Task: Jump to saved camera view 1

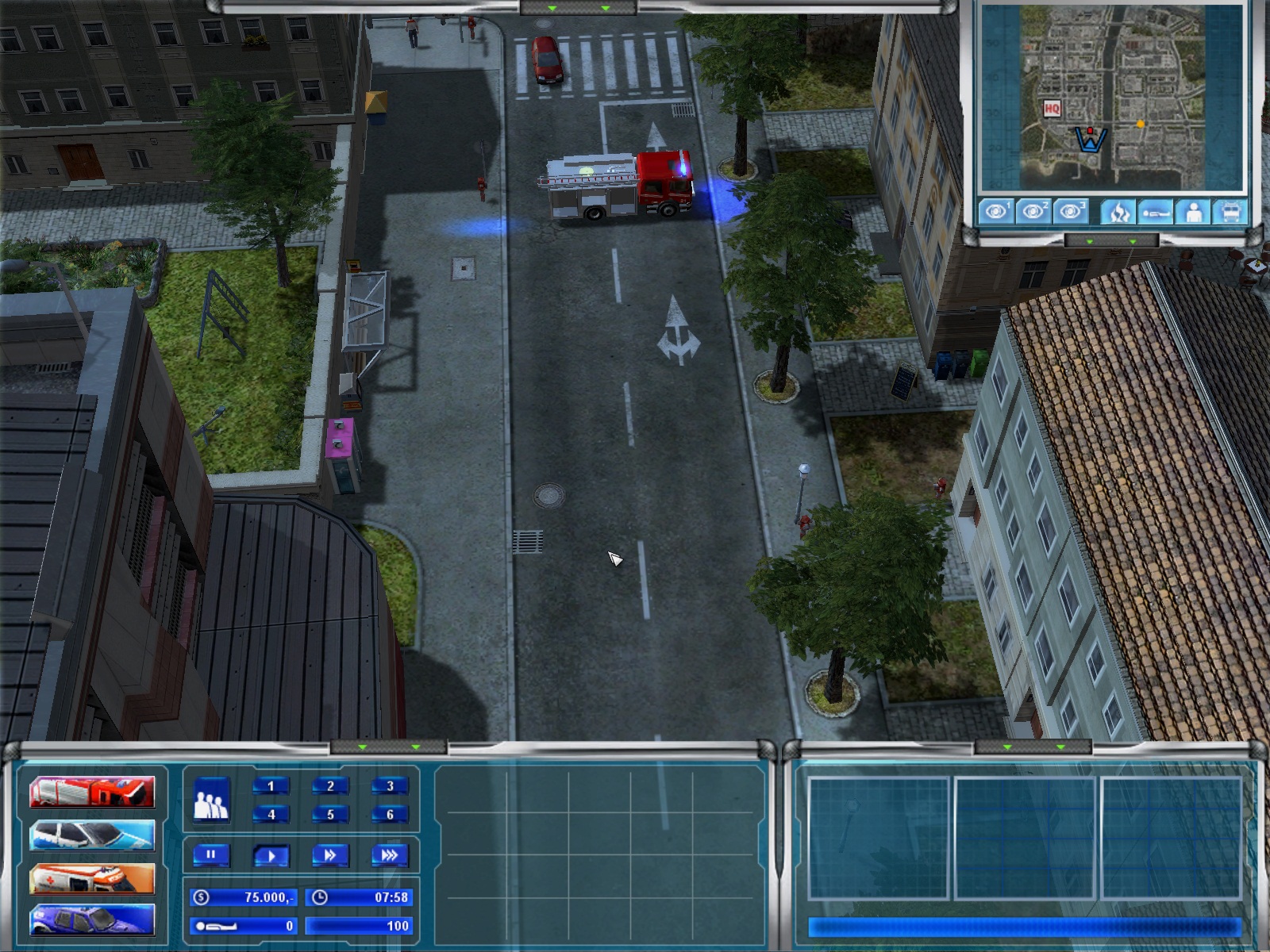Action: coord(995,212)
